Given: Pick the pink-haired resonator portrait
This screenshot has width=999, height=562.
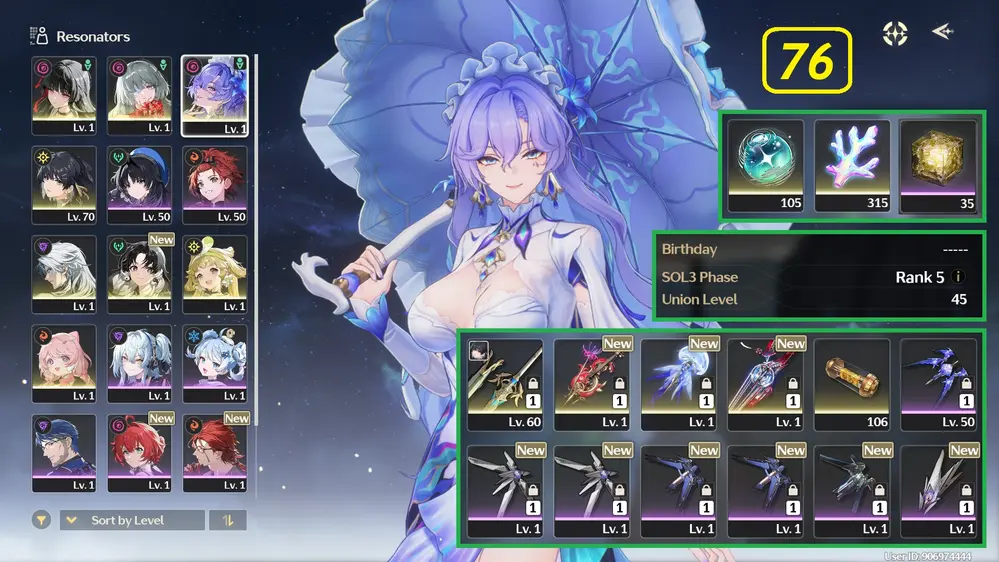Looking at the screenshot, I should point(64,363).
